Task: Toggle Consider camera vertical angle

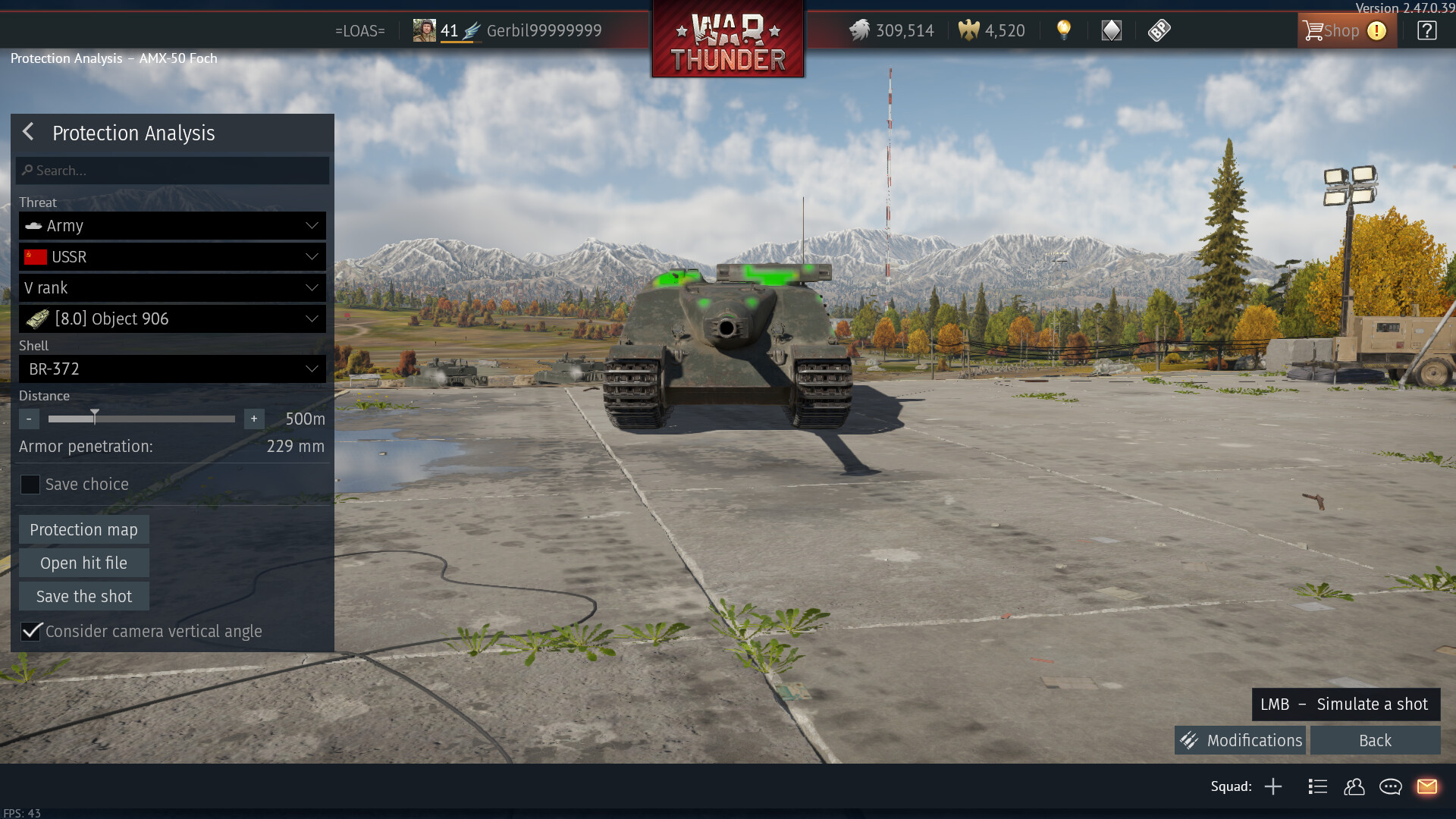Action: 31,631
